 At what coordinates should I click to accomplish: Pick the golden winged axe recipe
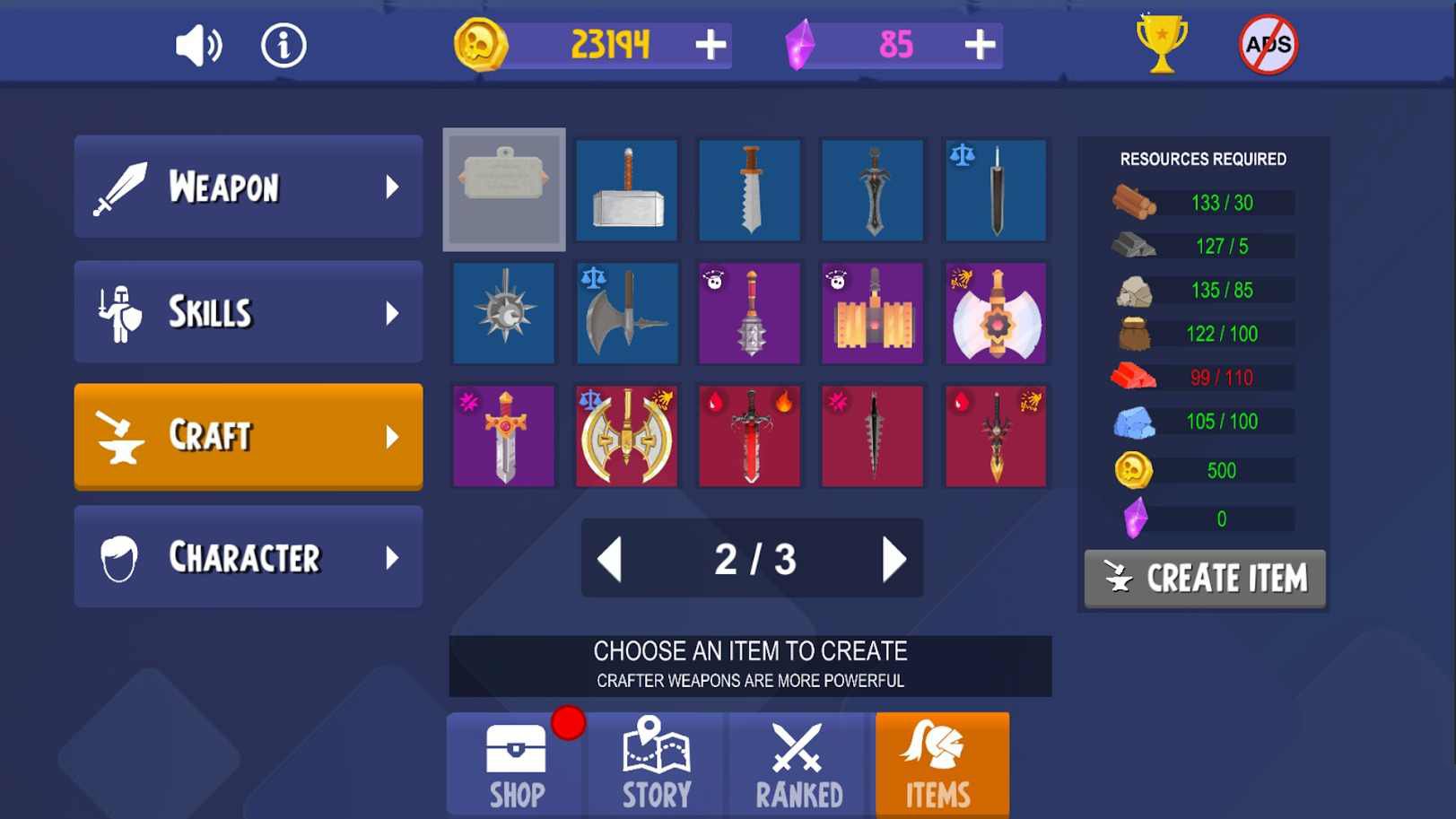tap(627, 436)
